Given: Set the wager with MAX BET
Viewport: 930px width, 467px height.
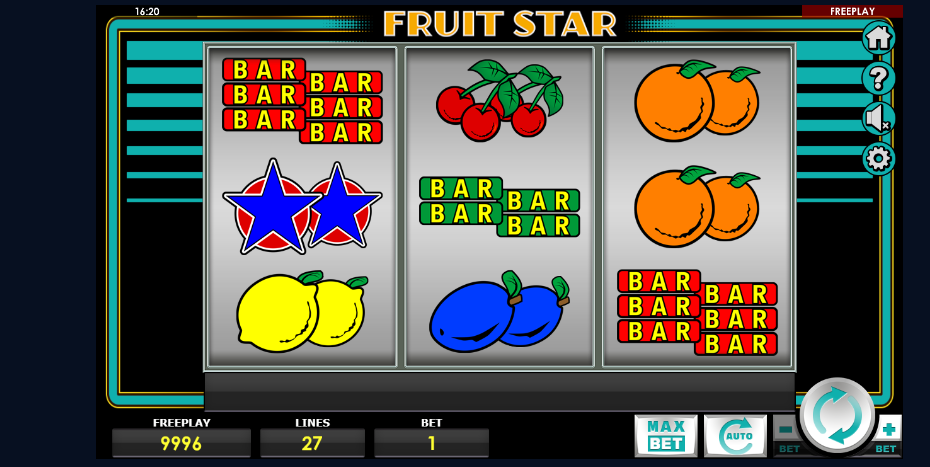Looking at the screenshot, I should tap(665, 435).
